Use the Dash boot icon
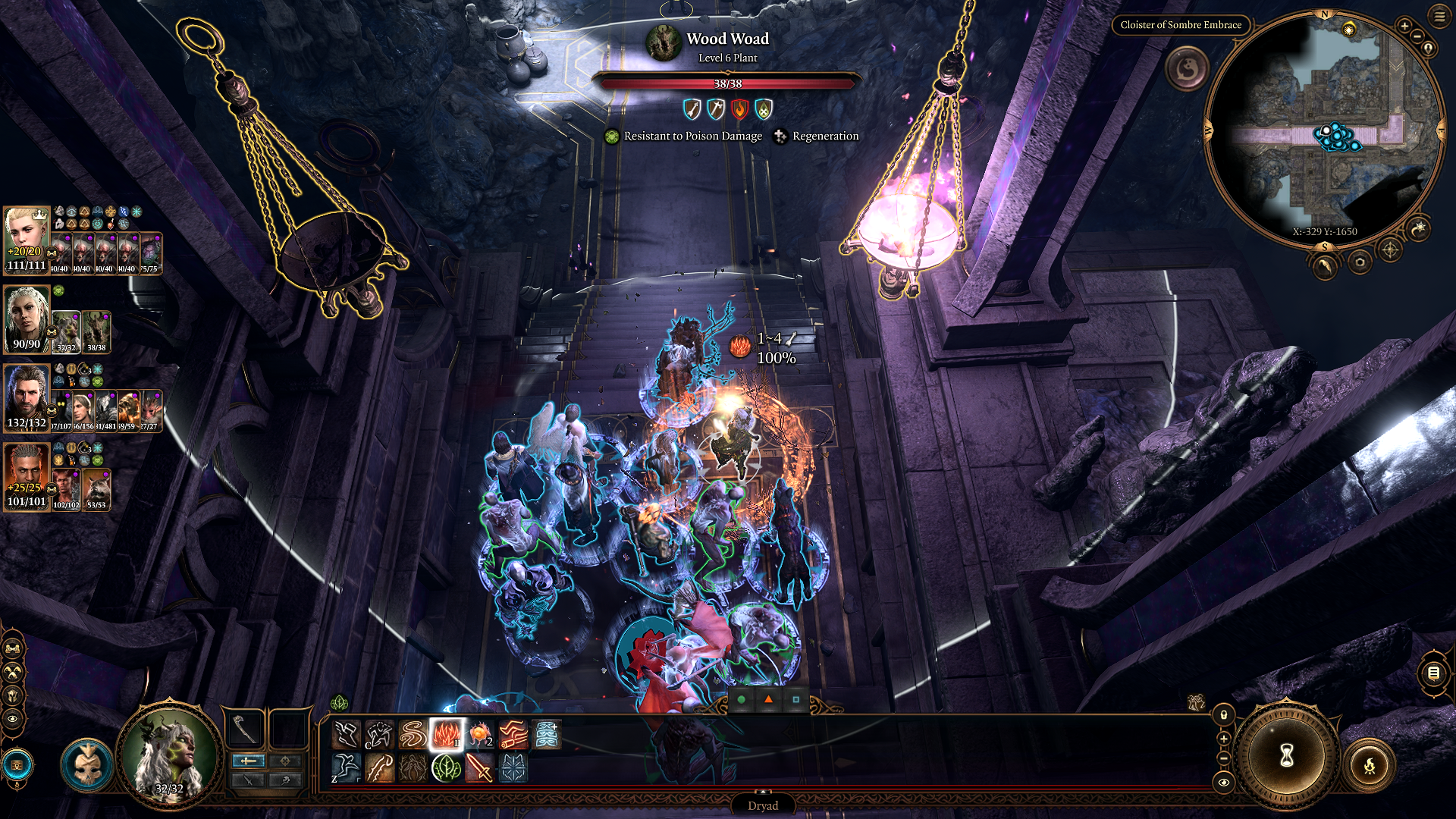Viewport: 1456px width, 819px height. (x=346, y=735)
